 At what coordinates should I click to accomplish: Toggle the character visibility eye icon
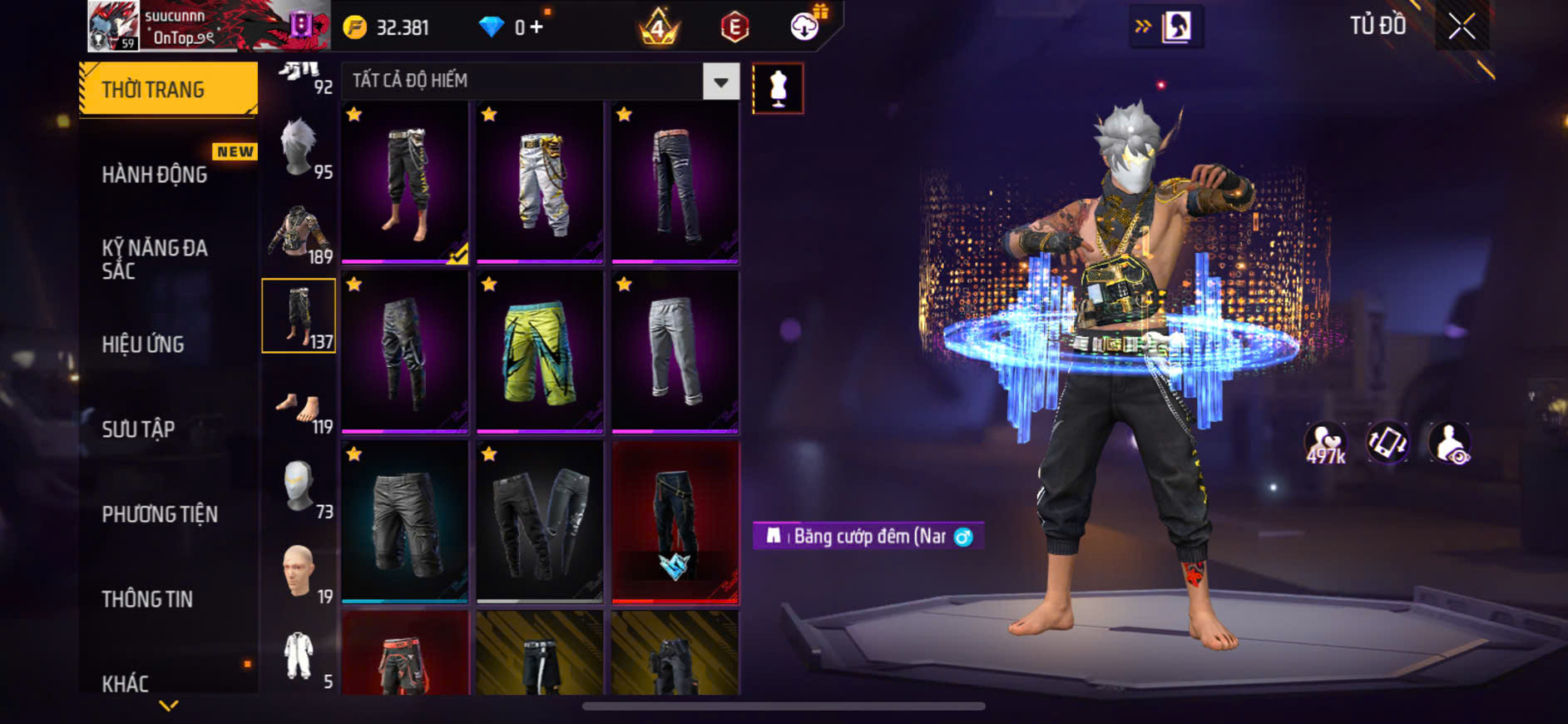1449,443
